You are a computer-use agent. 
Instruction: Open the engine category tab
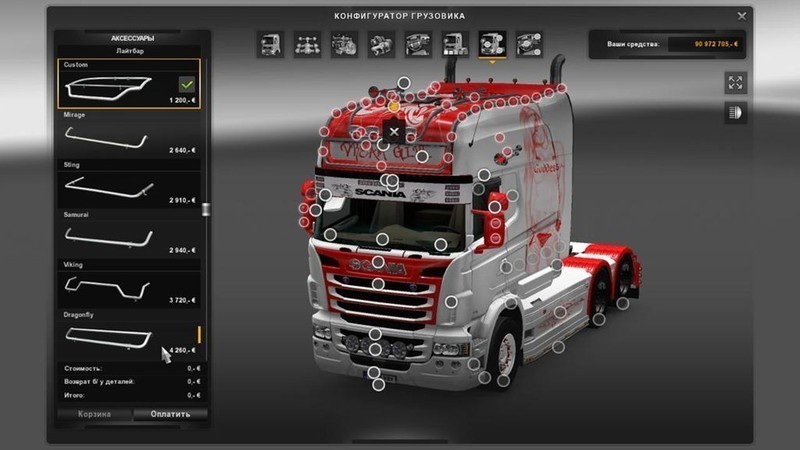344,44
